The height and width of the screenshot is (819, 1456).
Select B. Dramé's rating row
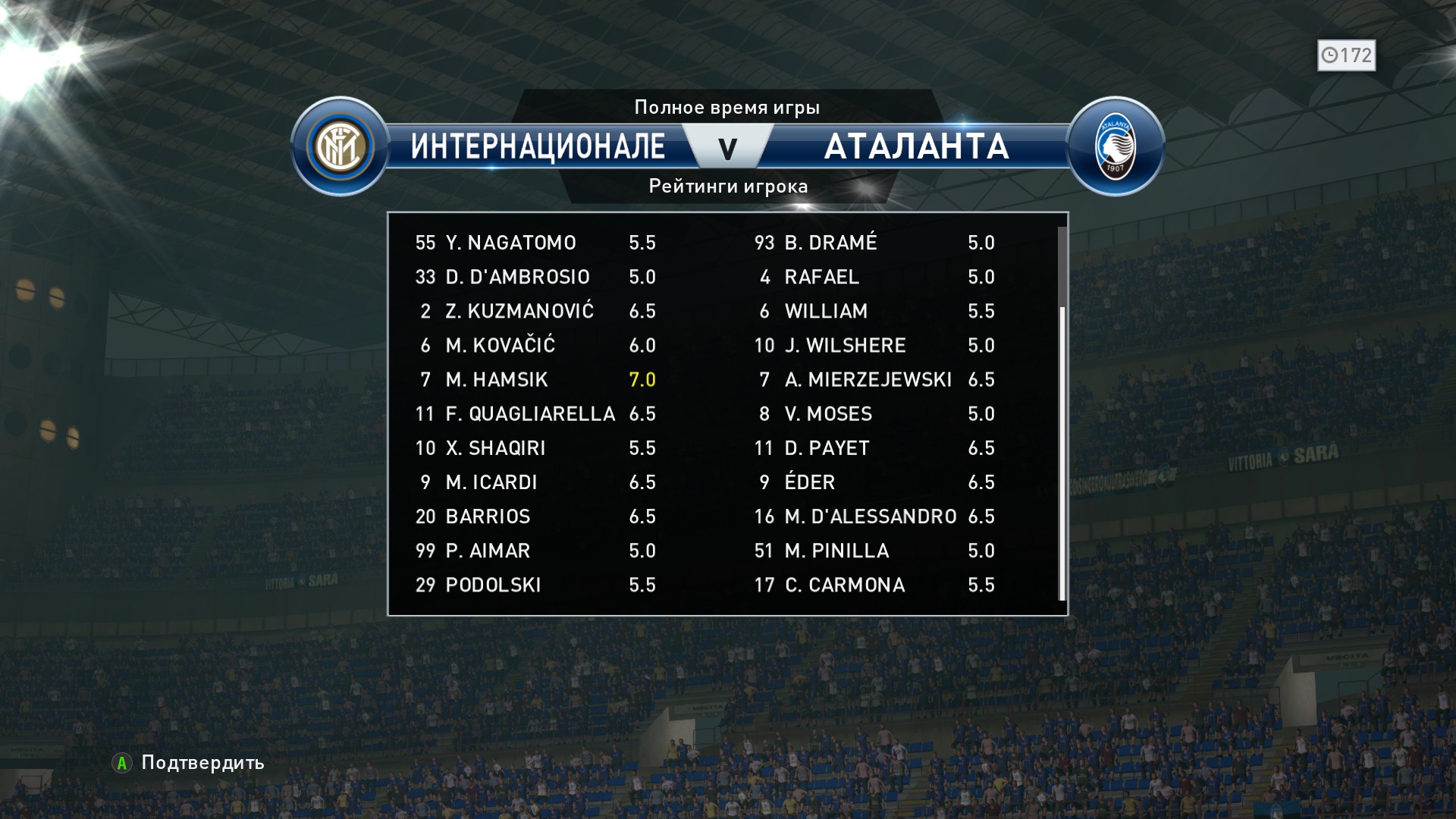pyautogui.click(x=874, y=243)
